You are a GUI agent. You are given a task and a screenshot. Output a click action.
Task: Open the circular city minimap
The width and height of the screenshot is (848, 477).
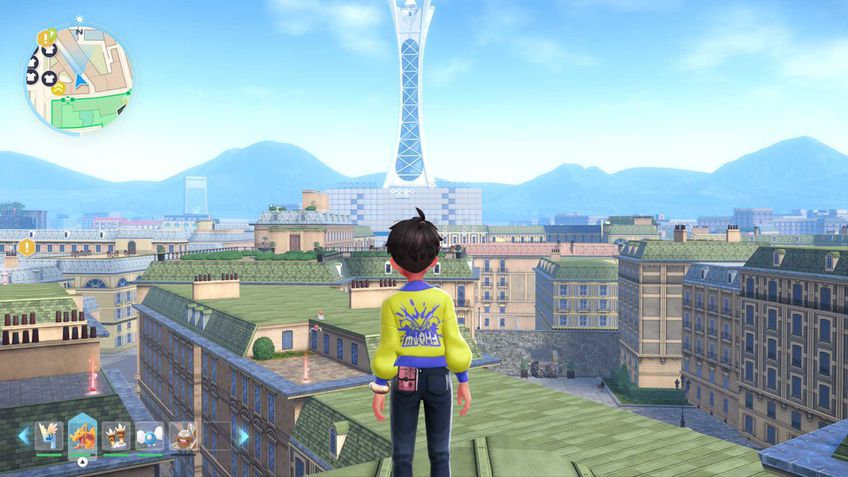pyautogui.click(x=78, y=78)
